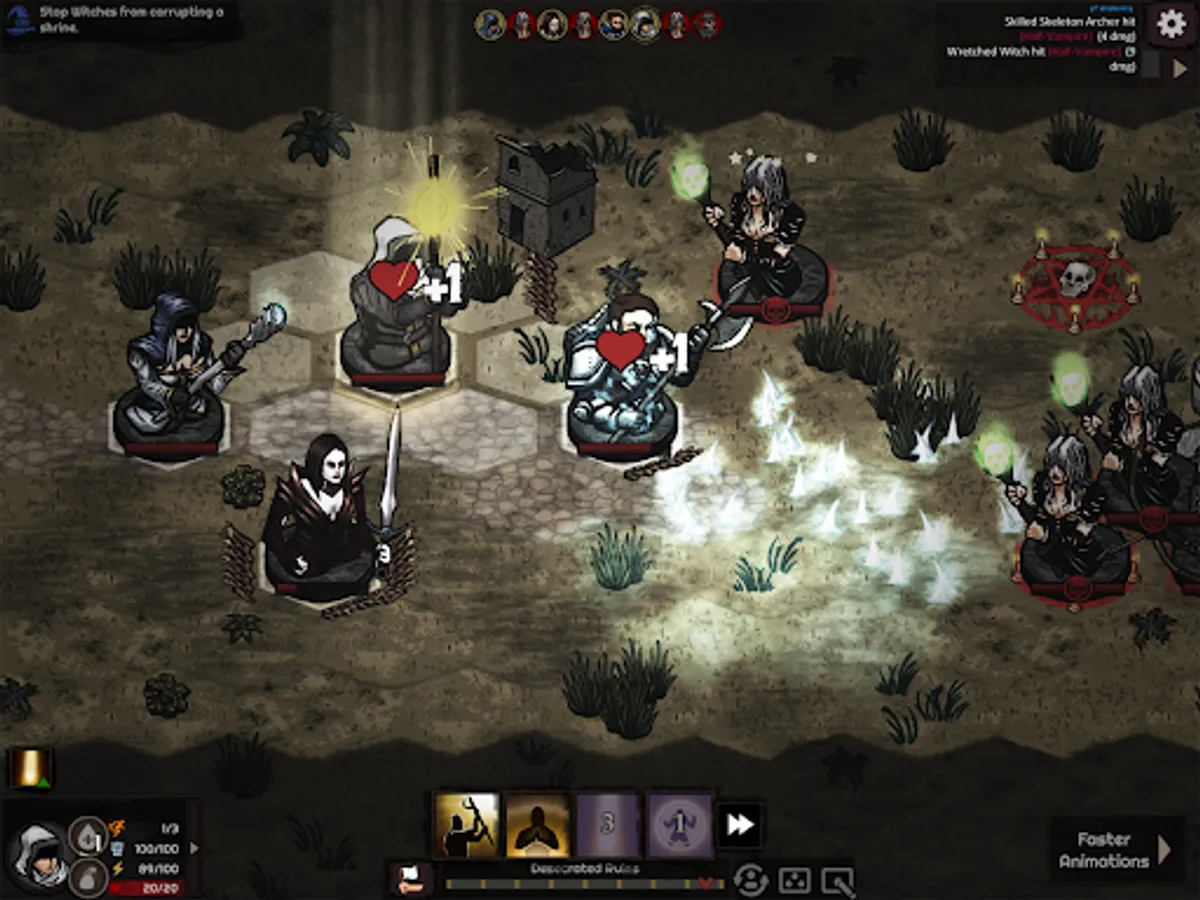The height and width of the screenshot is (900, 1200).
Task: Click the golden light buff icon
Action: [x=30, y=768]
